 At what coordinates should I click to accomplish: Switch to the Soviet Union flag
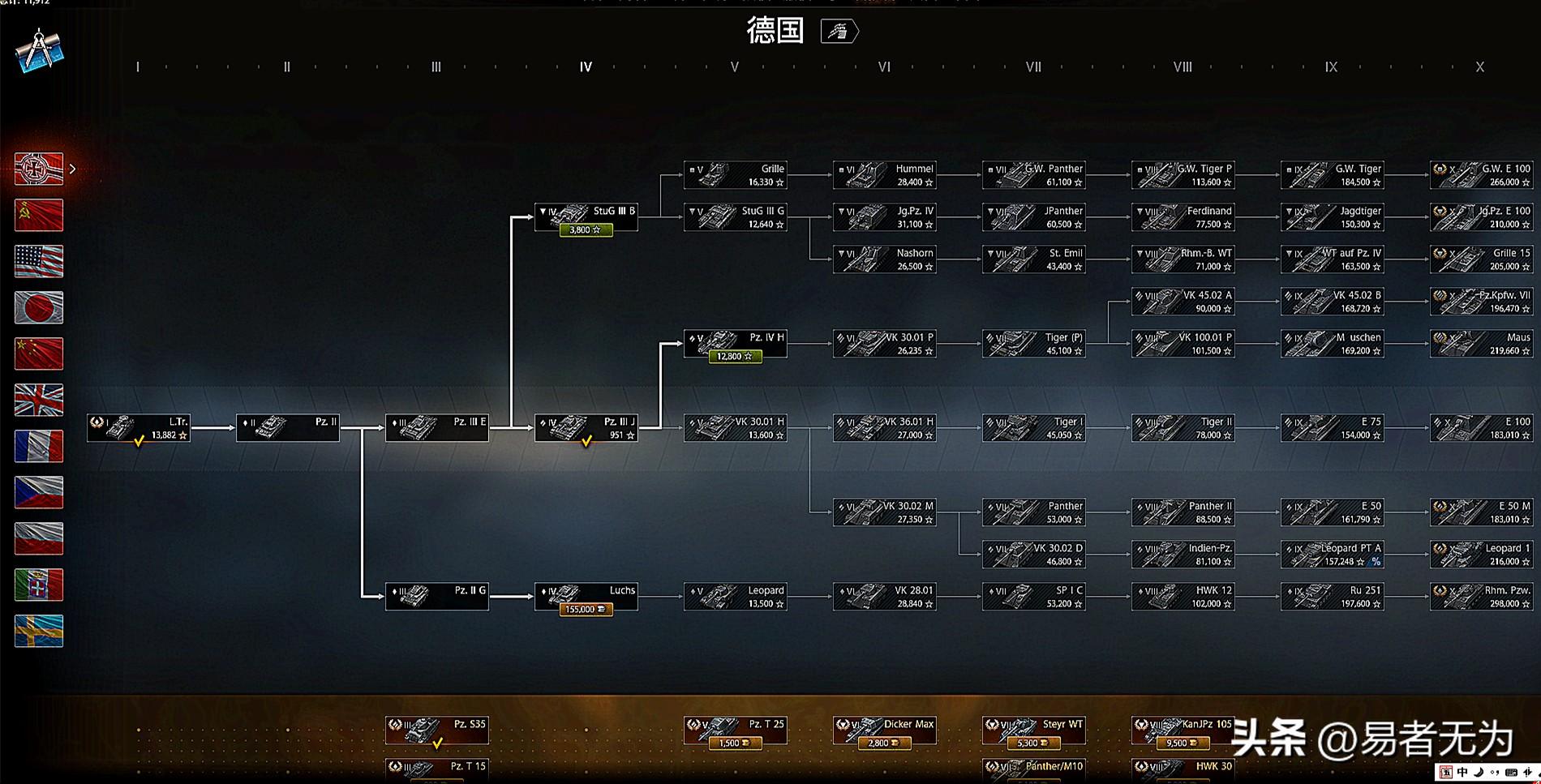tap(39, 215)
